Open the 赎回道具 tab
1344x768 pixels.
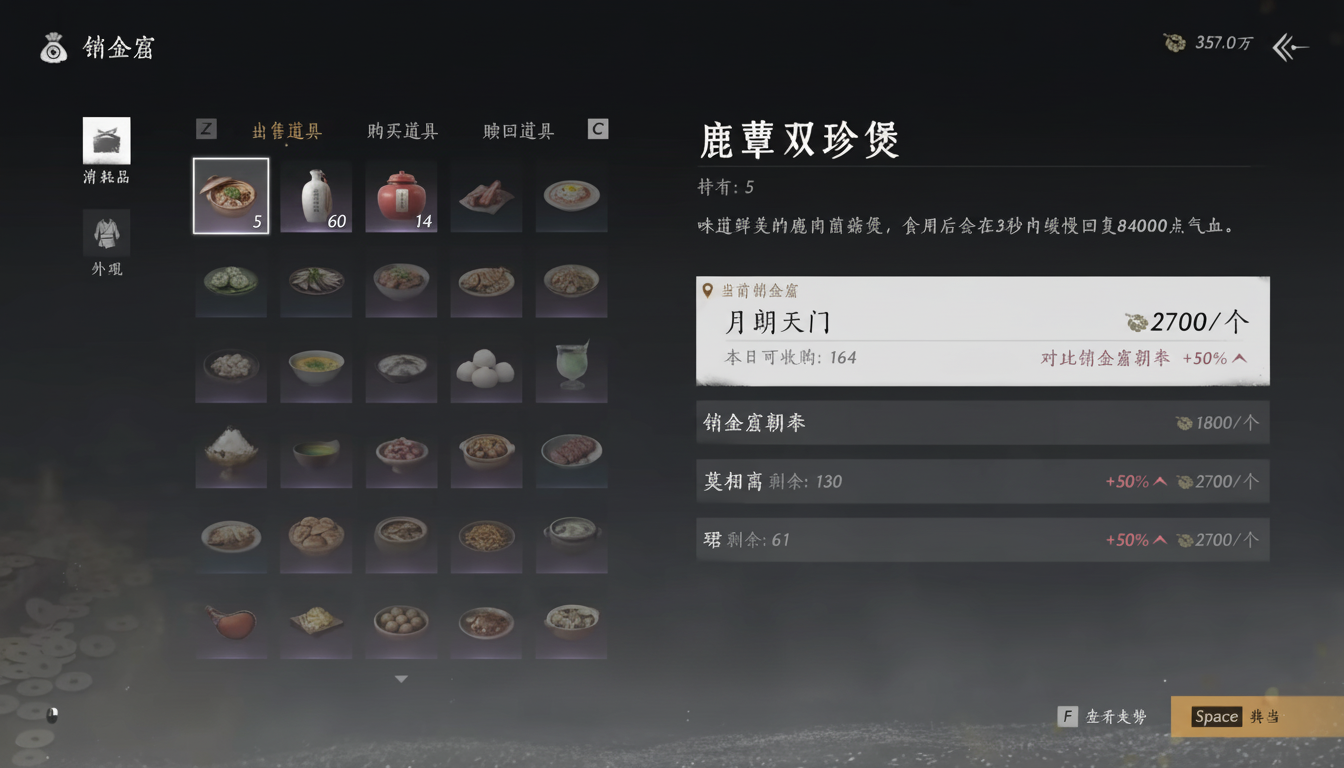coord(516,129)
